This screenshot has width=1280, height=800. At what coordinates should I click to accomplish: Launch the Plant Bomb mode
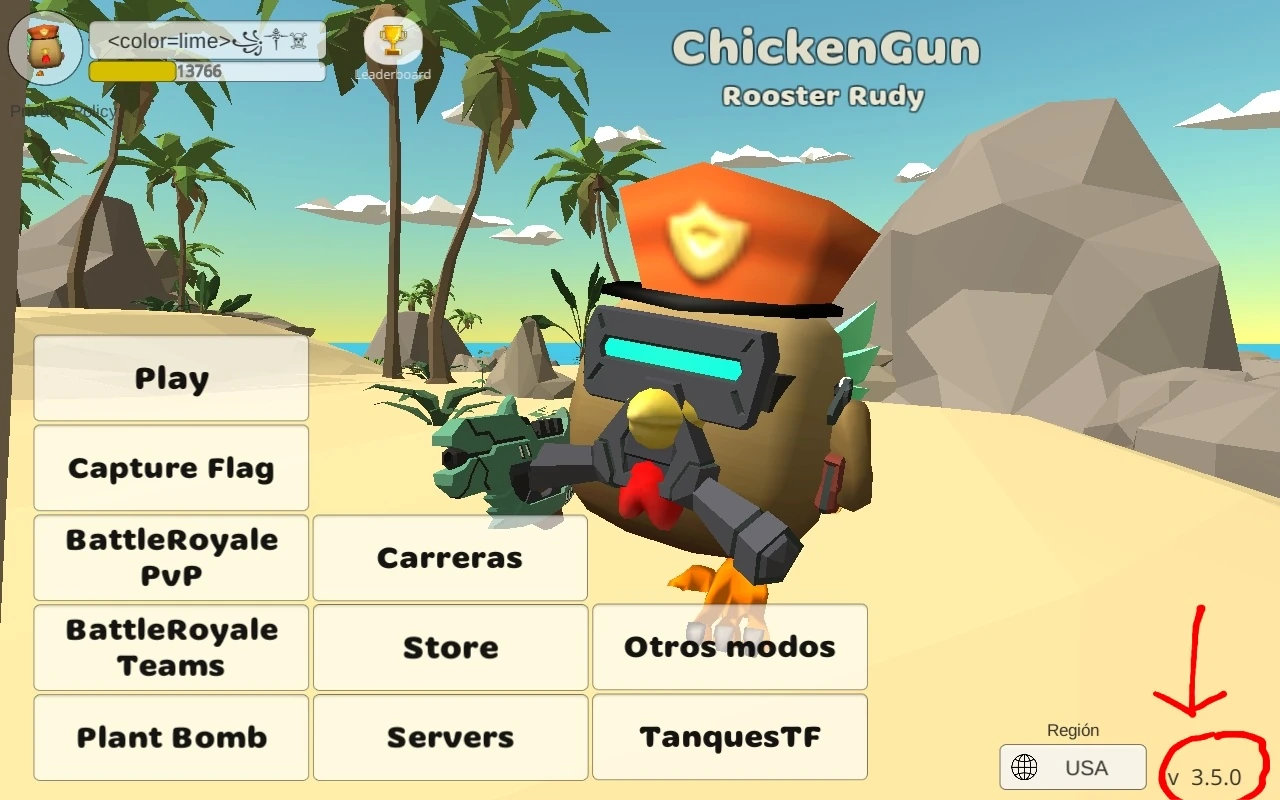(x=170, y=737)
